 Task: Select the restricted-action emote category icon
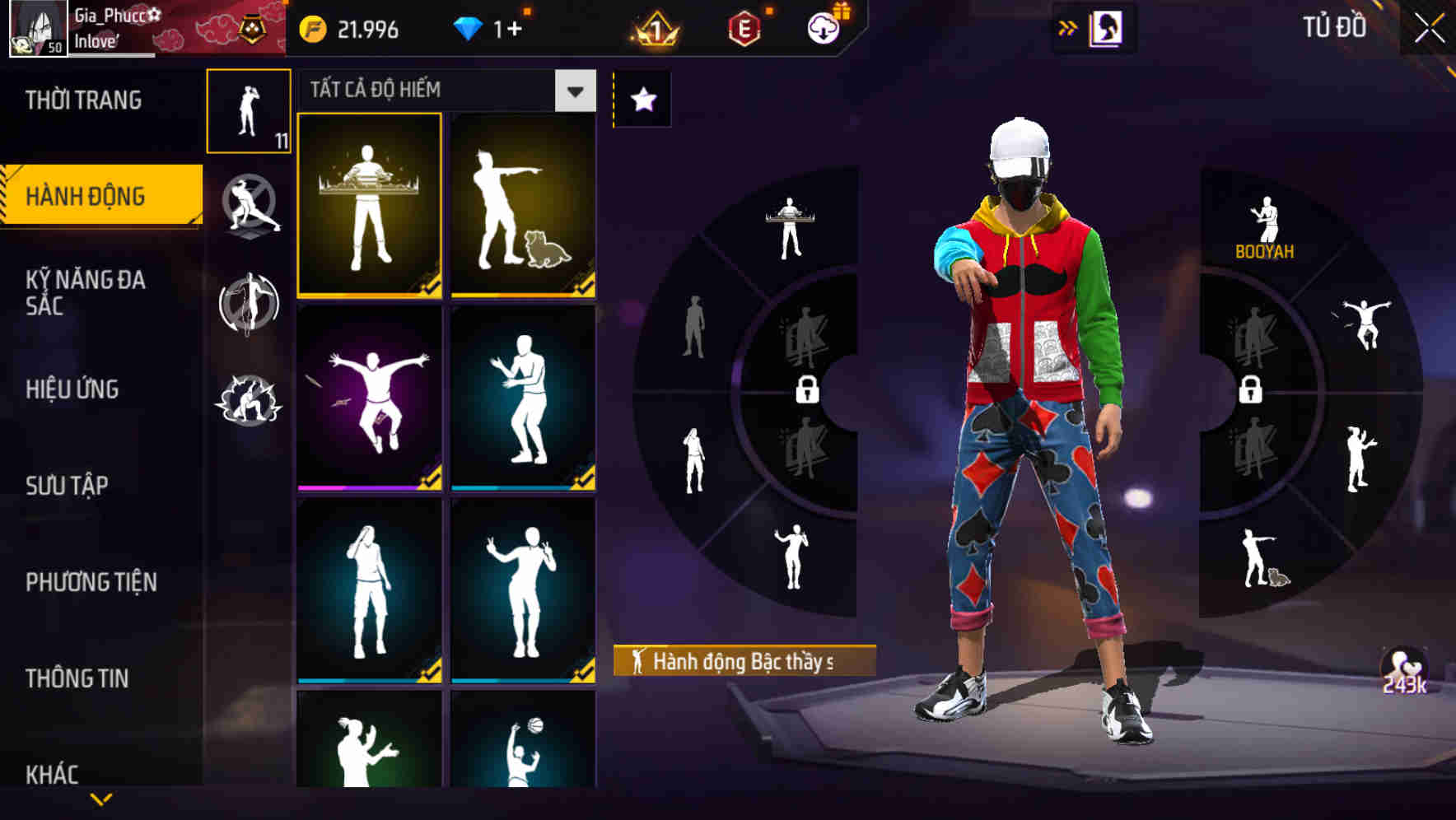[250, 206]
